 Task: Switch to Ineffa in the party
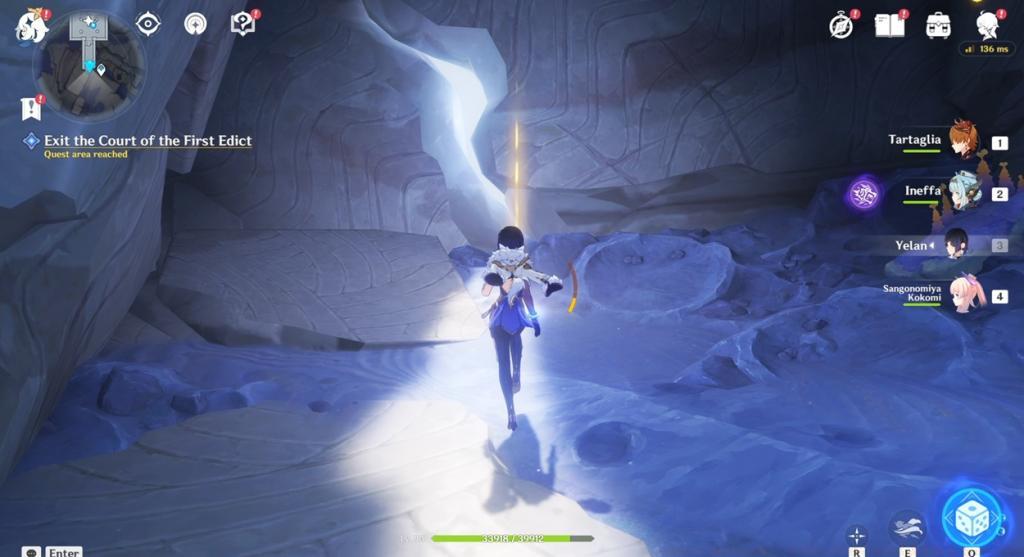click(964, 191)
